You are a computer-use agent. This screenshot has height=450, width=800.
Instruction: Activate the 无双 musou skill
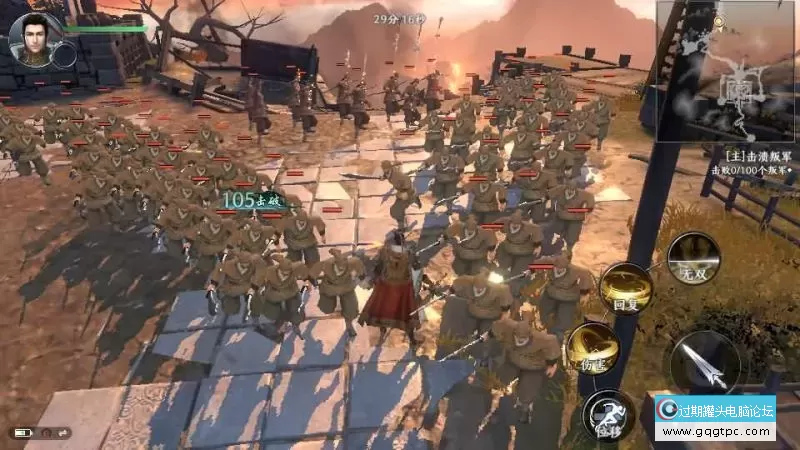point(693,259)
